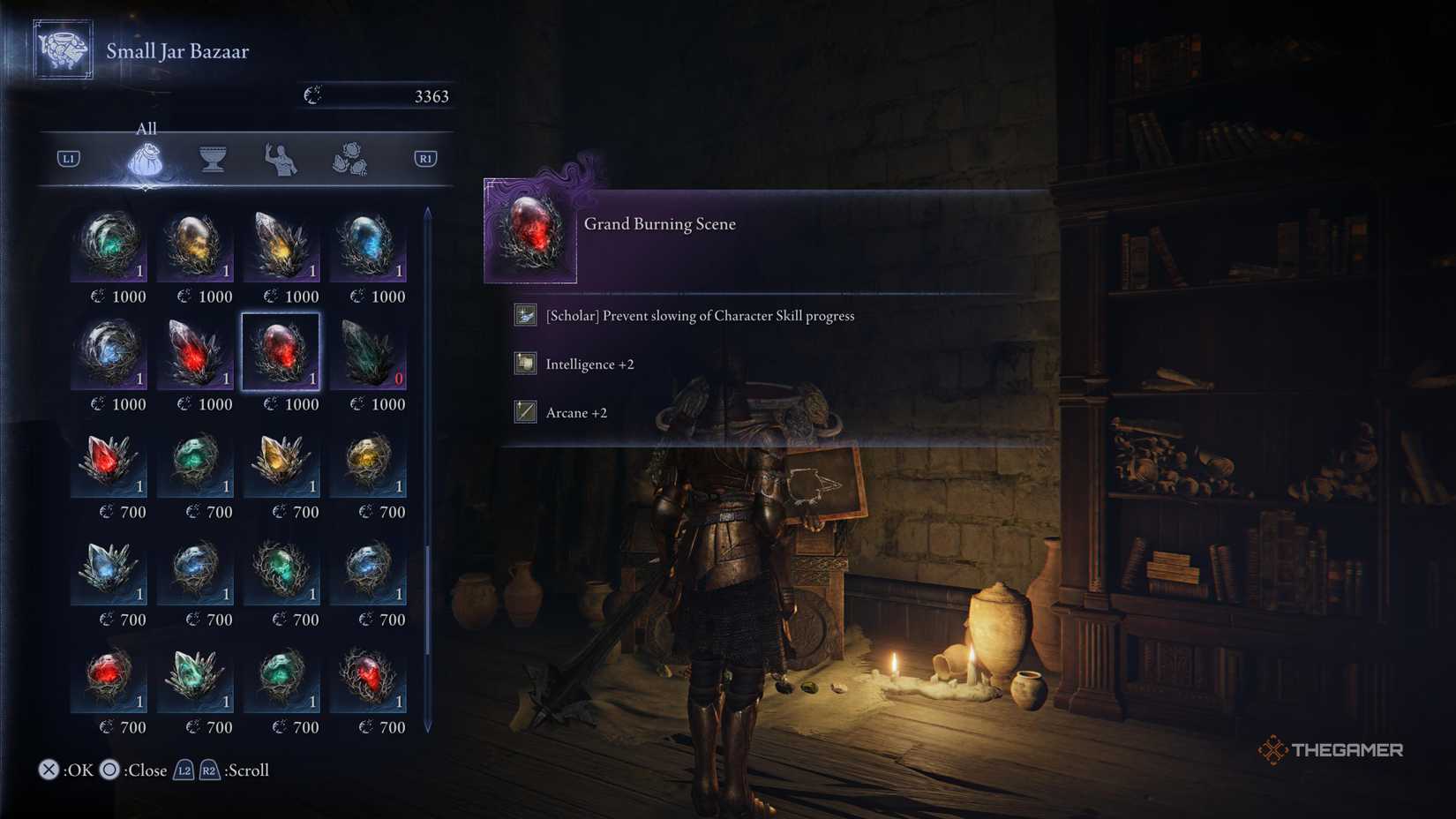The image size is (1456, 819).
Task: Click the Scholar skill effect icon
Action: pos(524,314)
